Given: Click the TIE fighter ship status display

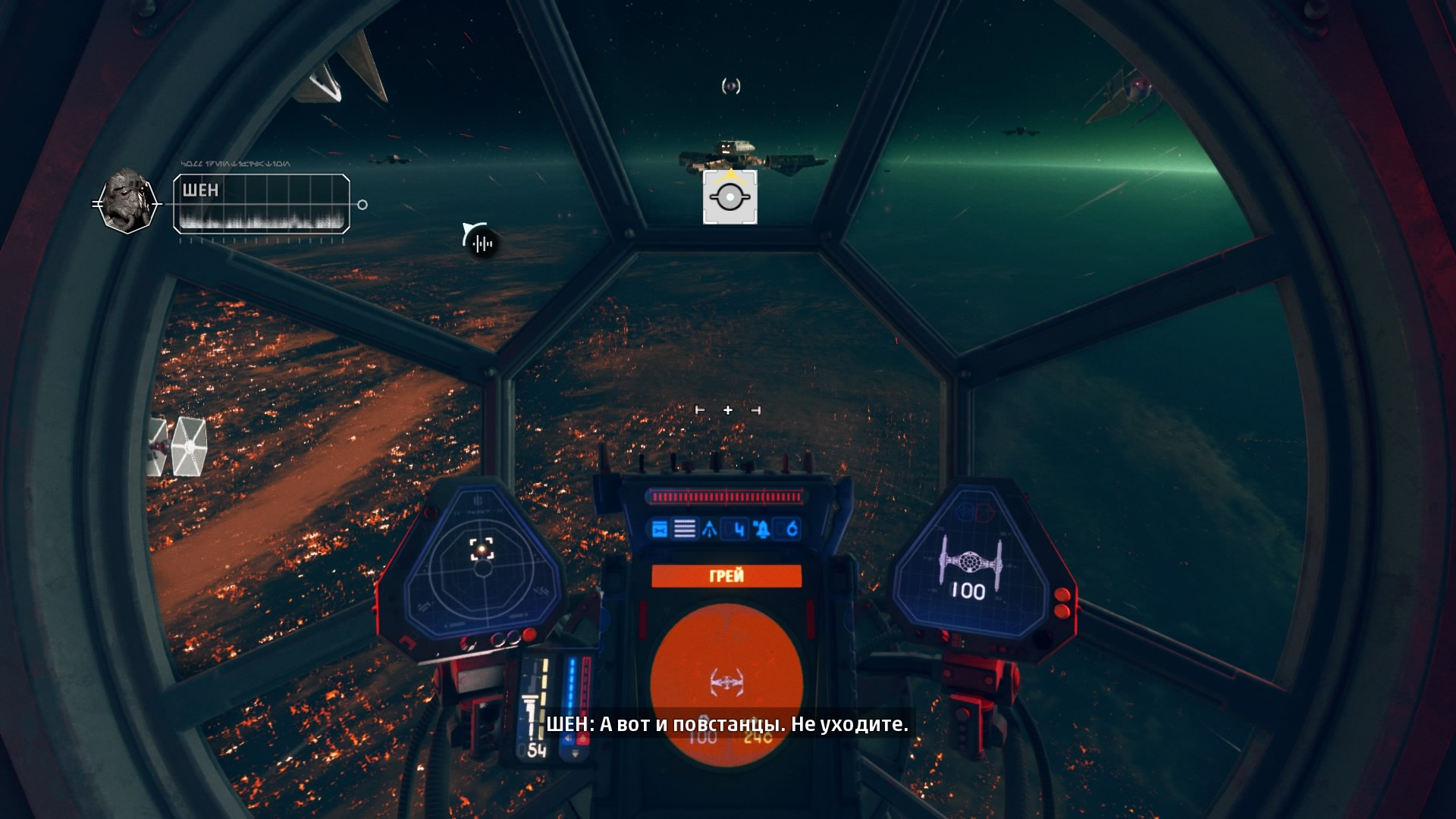Looking at the screenshot, I should 970,569.
